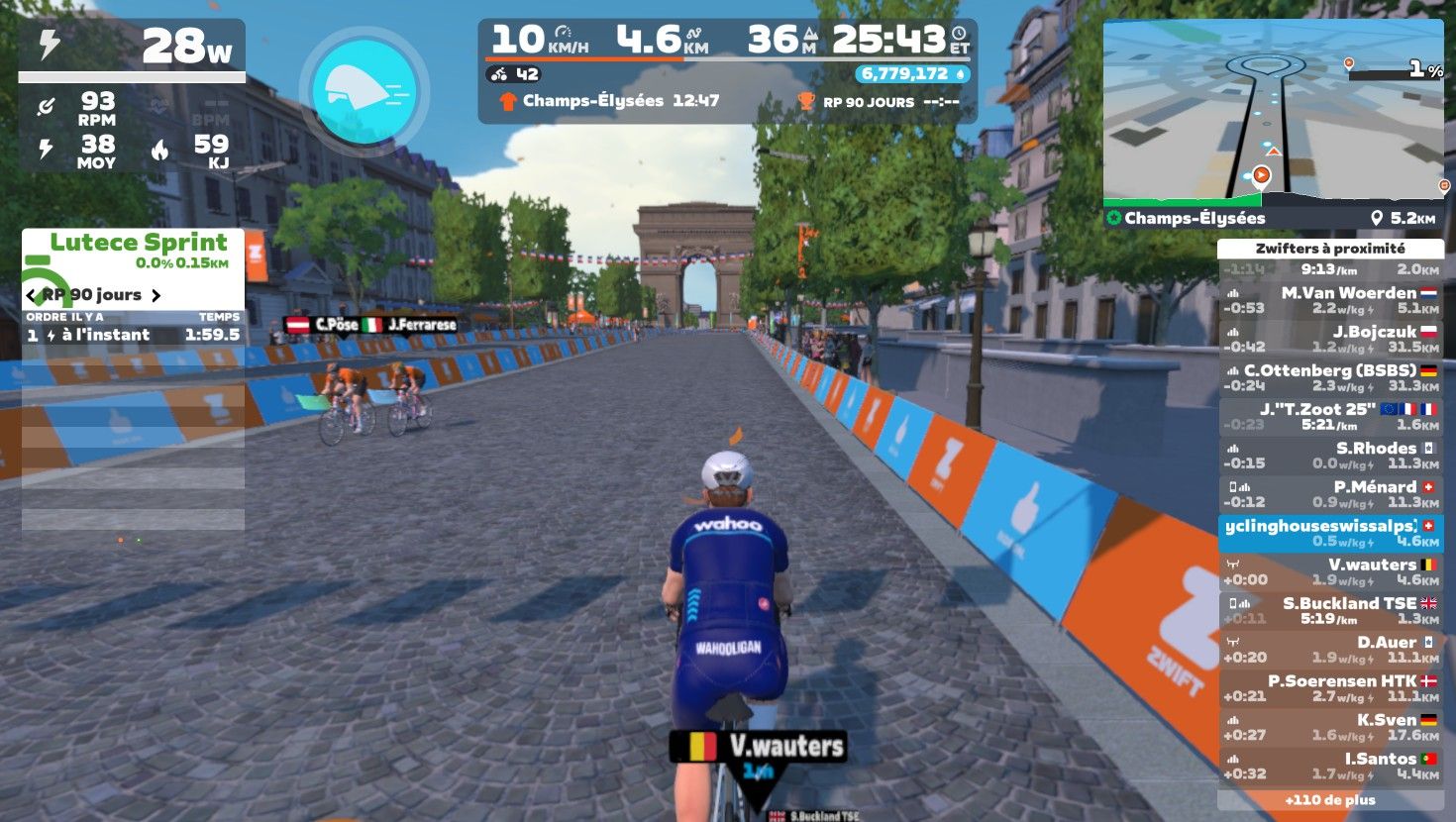Image resolution: width=1456 pixels, height=822 pixels.
Task: Select V.wauters in the nearby list
Action: click(1330, 571)
